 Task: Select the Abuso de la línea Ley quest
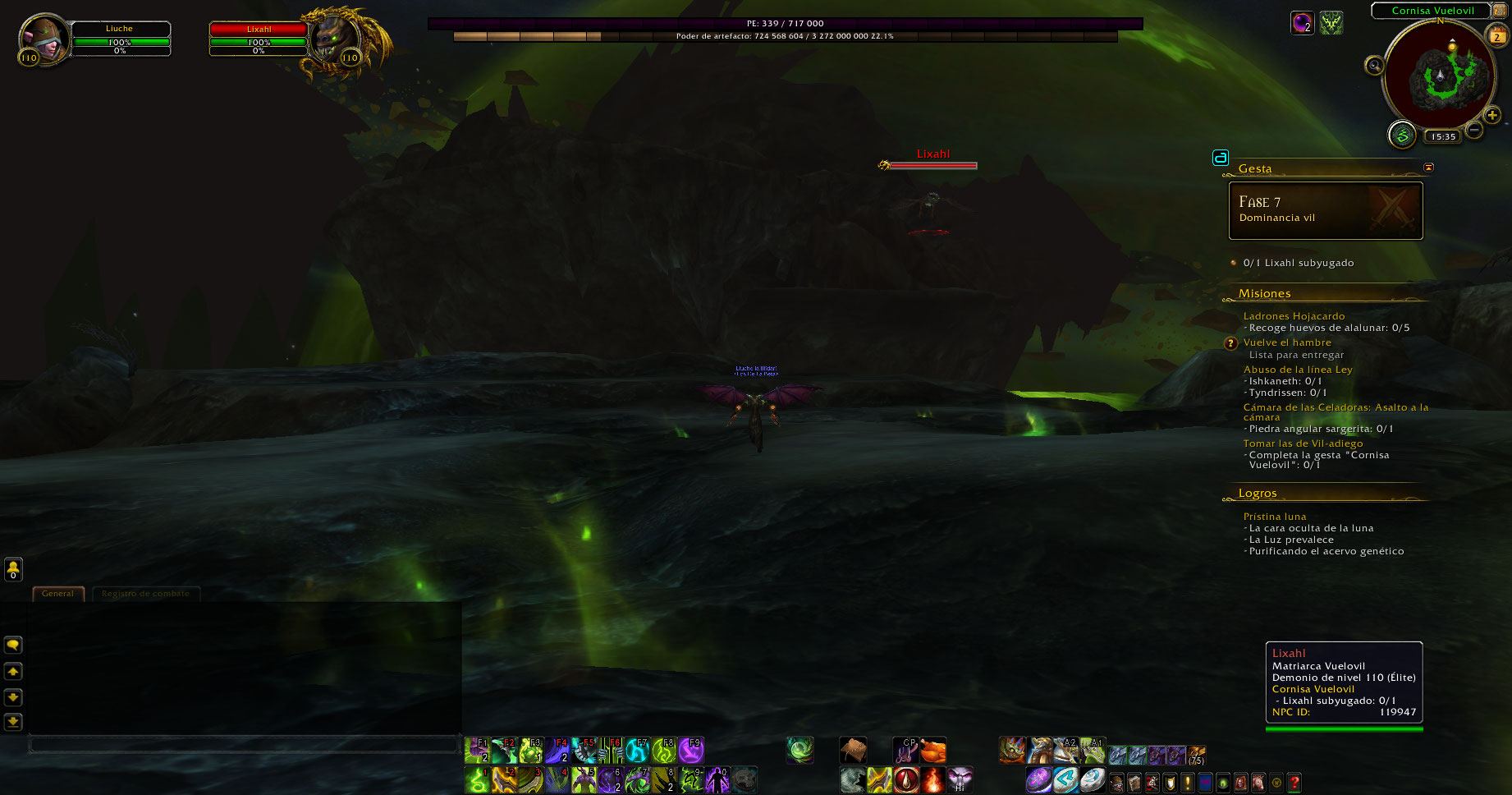click(1297, 370)
